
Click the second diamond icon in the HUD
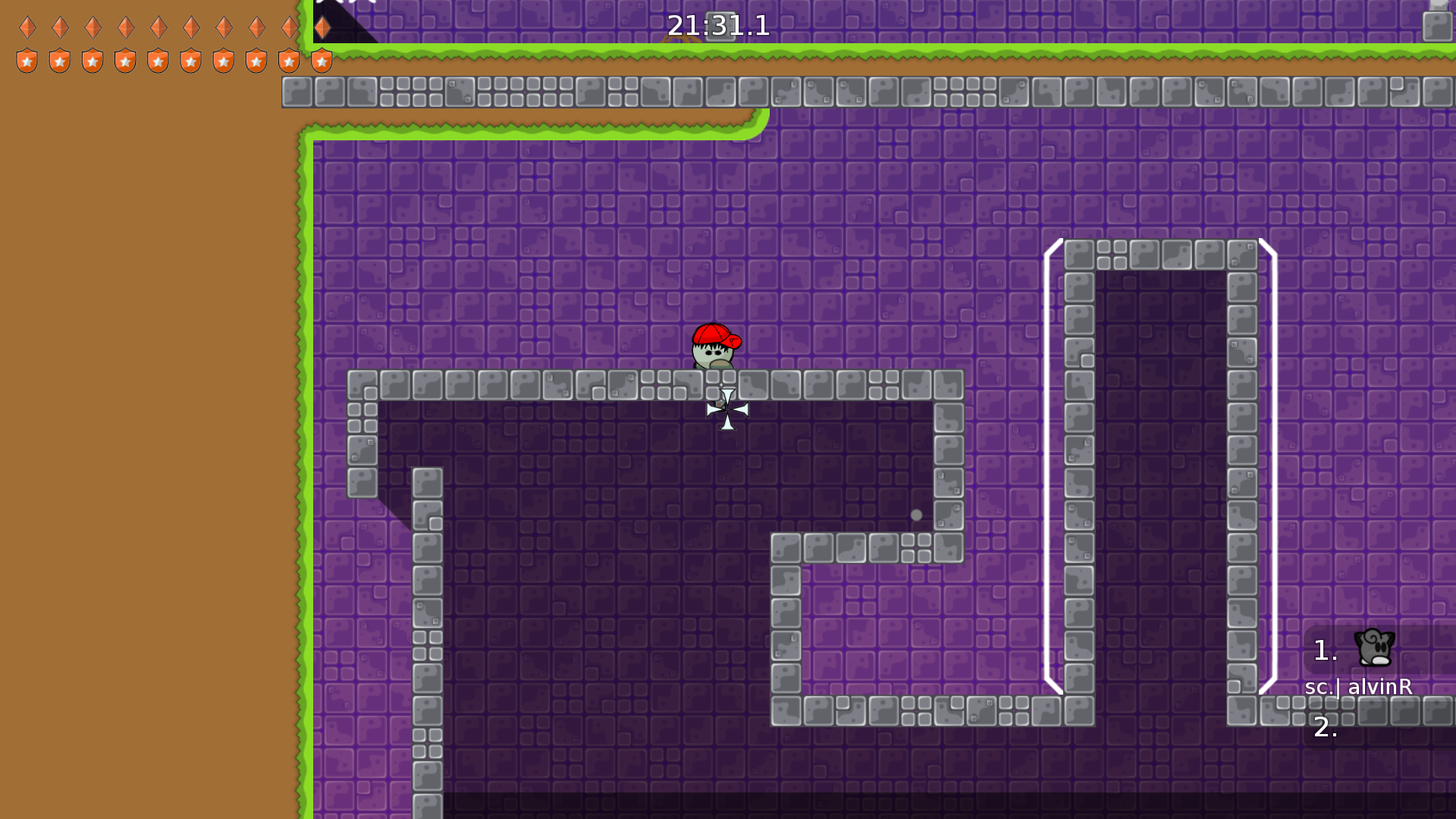pyautogui.click(x=60, y=28)
